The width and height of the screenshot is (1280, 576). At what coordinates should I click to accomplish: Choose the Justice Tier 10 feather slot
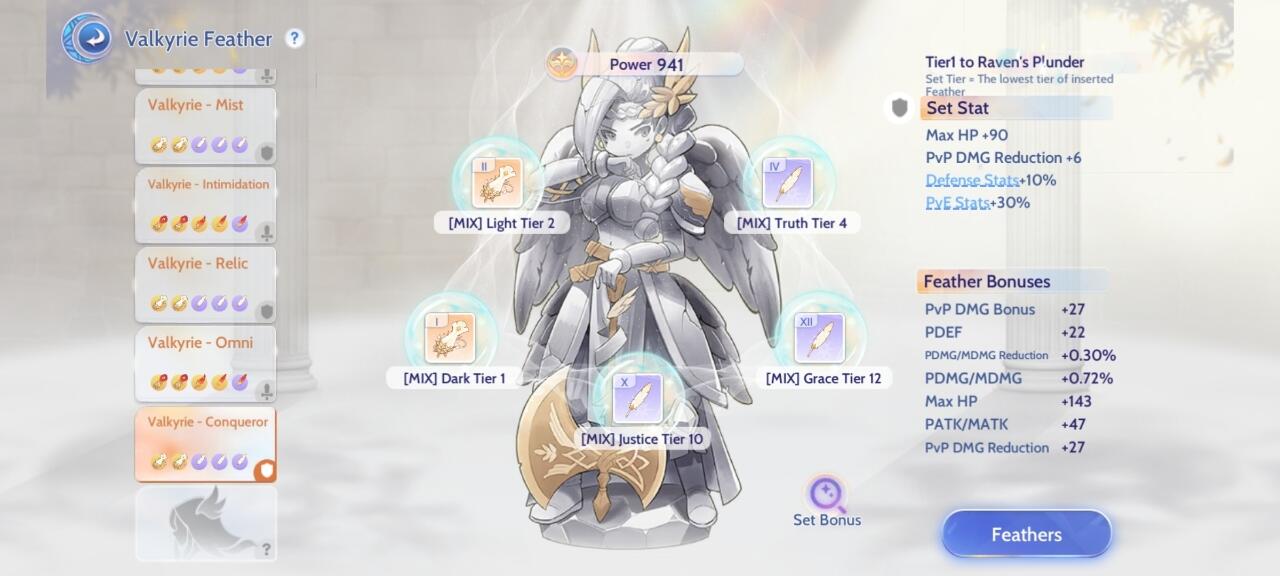(638, 399)
